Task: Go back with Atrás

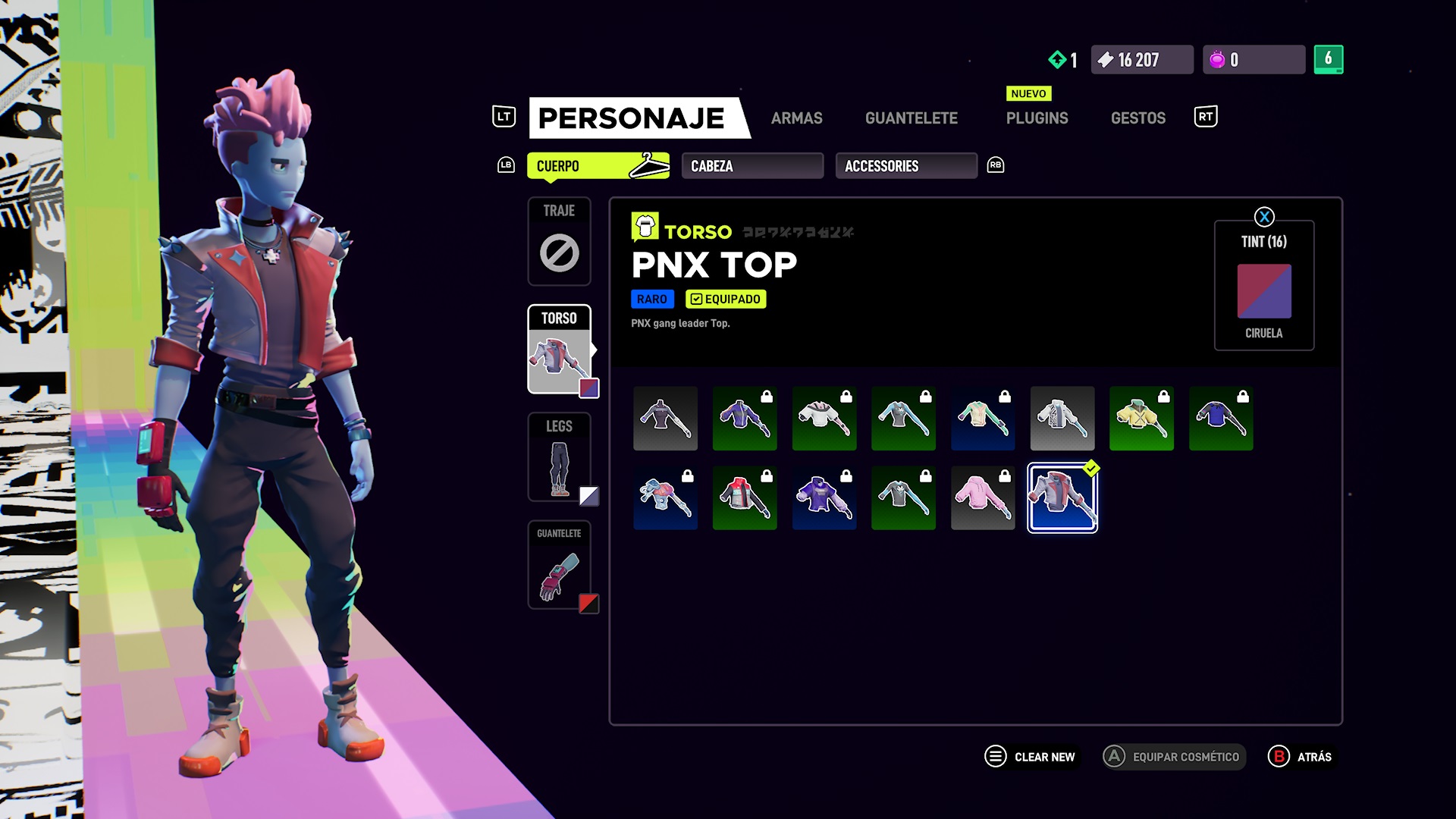Action: pyautogui.click(x=1300, y=757)
